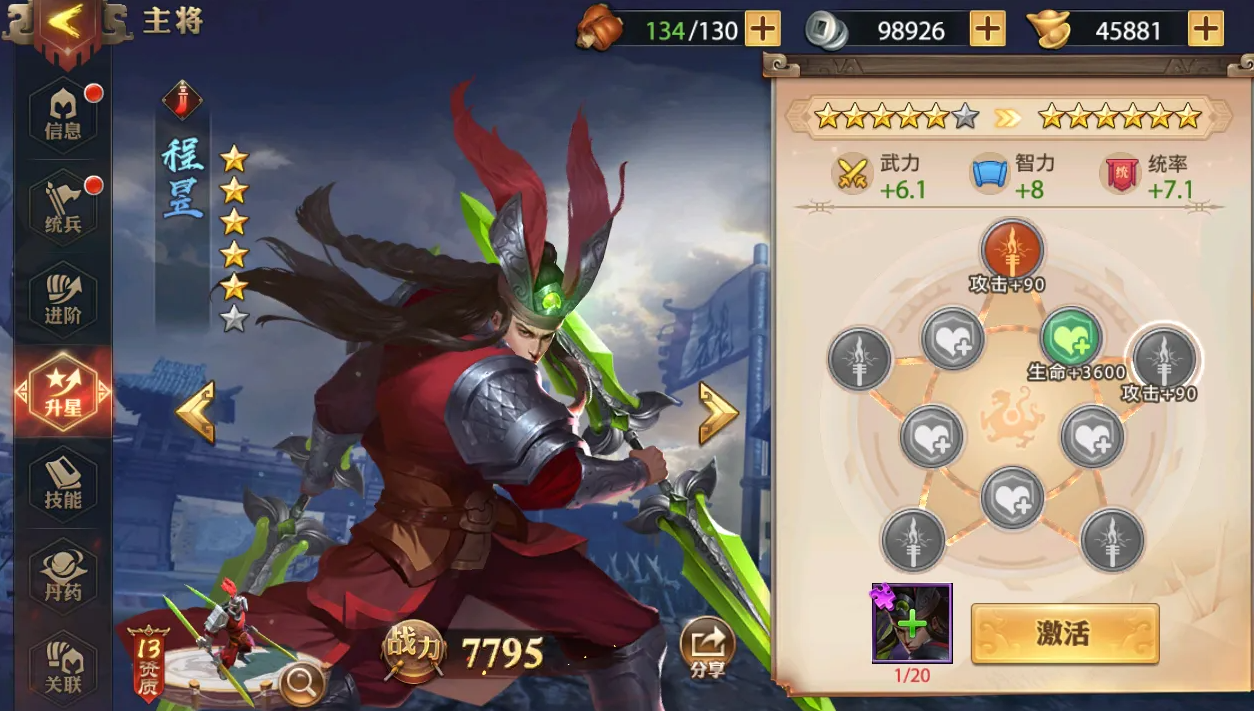
Task: Show the previous hero with the left arrow
Action: coord(196,411)
